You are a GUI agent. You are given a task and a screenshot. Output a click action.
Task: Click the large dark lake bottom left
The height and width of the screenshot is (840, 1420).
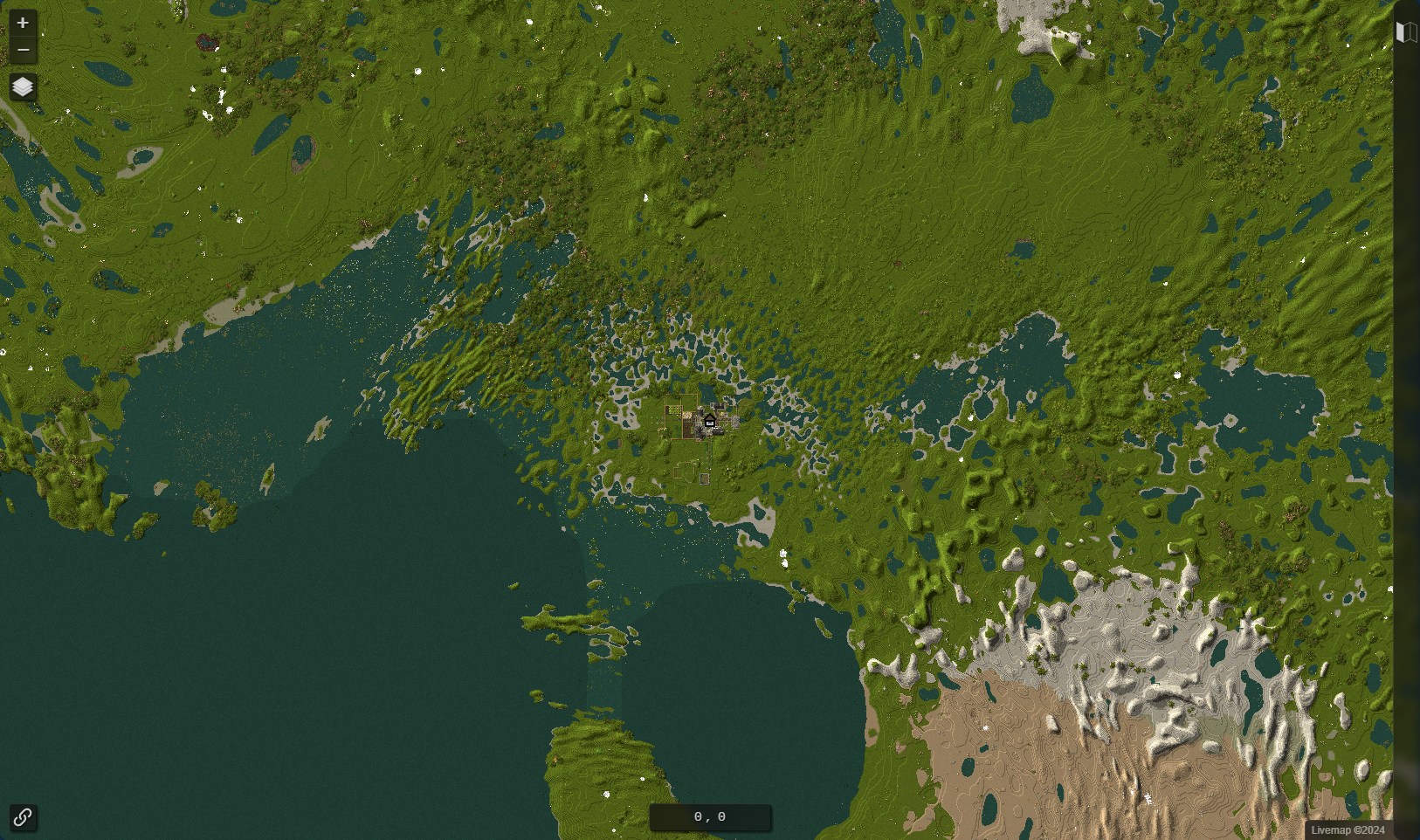point(262,681)
